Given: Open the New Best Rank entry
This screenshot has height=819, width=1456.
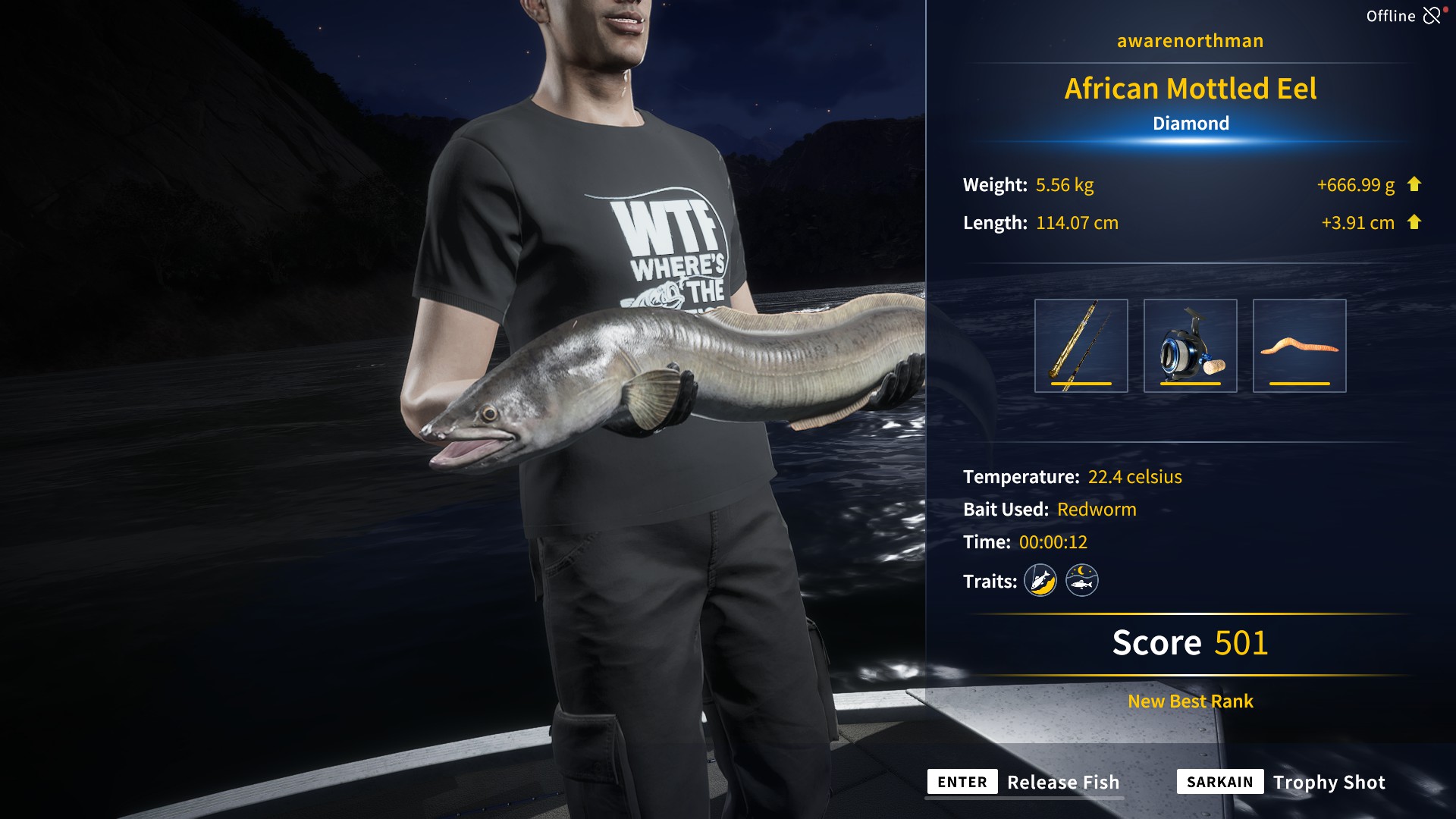Looking at the screenshot, I should 1189,701.
